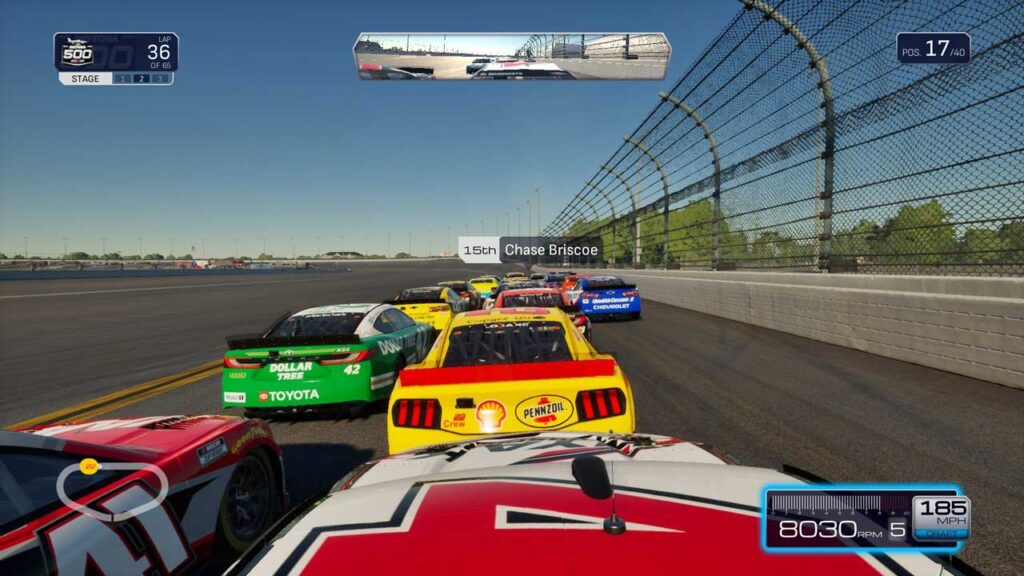Image resolution: width=1024 pixels, height=576 pixels.
Task: Click the Chase Briscoe driver name tag
Action: click(530, 250)
